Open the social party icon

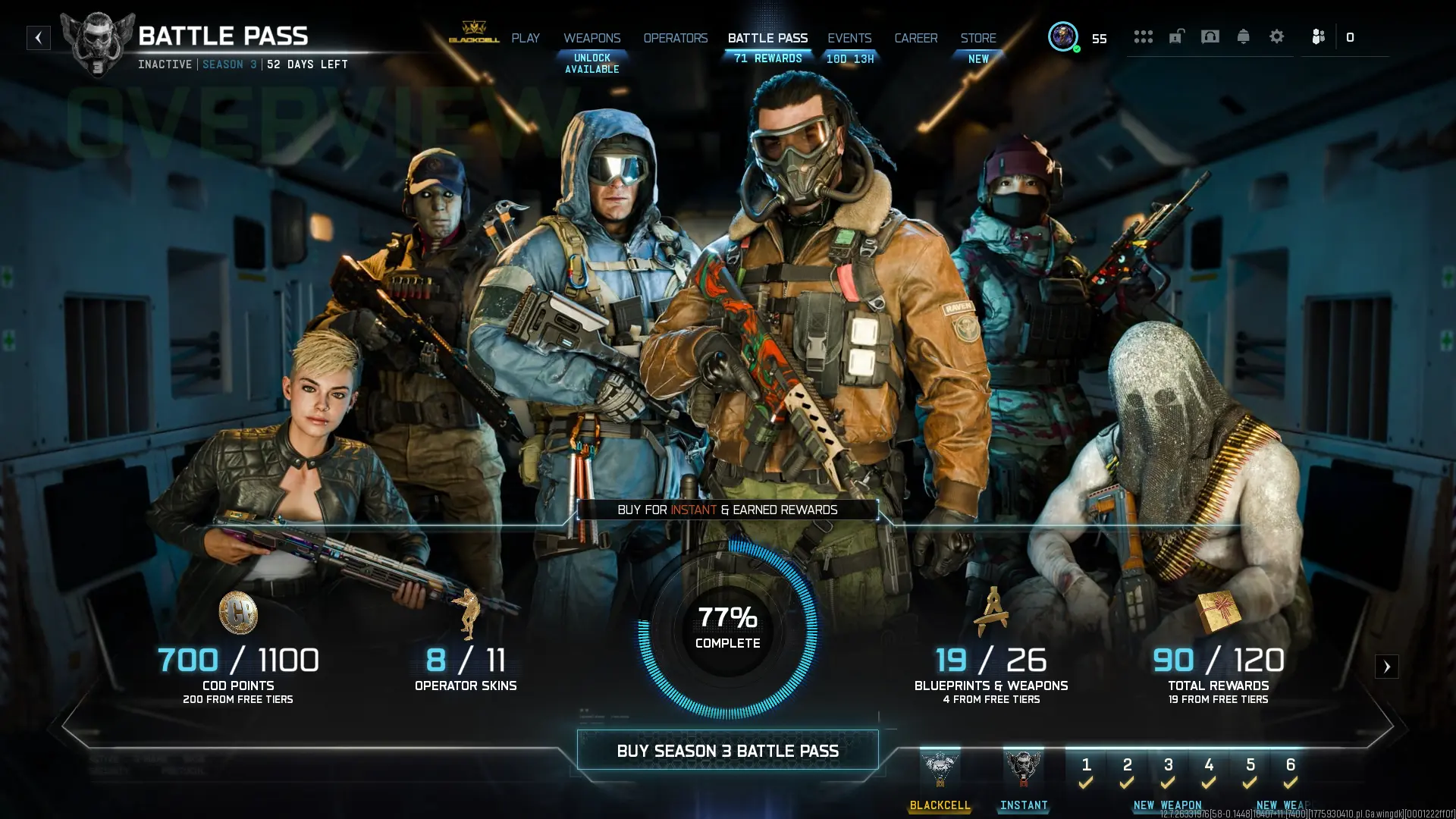pos(1318,36)
